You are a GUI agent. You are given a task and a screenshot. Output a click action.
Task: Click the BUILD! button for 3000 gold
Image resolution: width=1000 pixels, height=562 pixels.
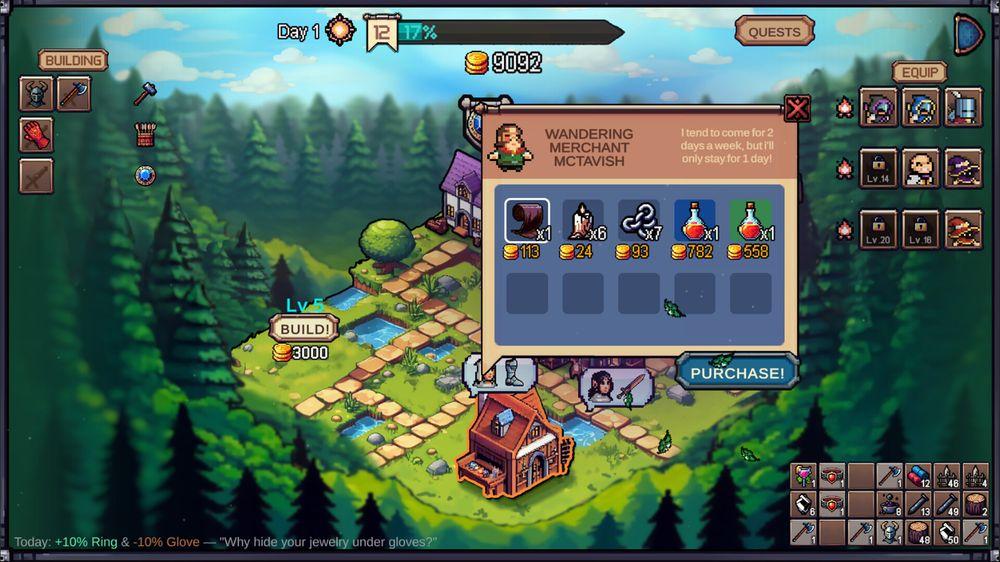pyautogui.click(x=303, y=328)
